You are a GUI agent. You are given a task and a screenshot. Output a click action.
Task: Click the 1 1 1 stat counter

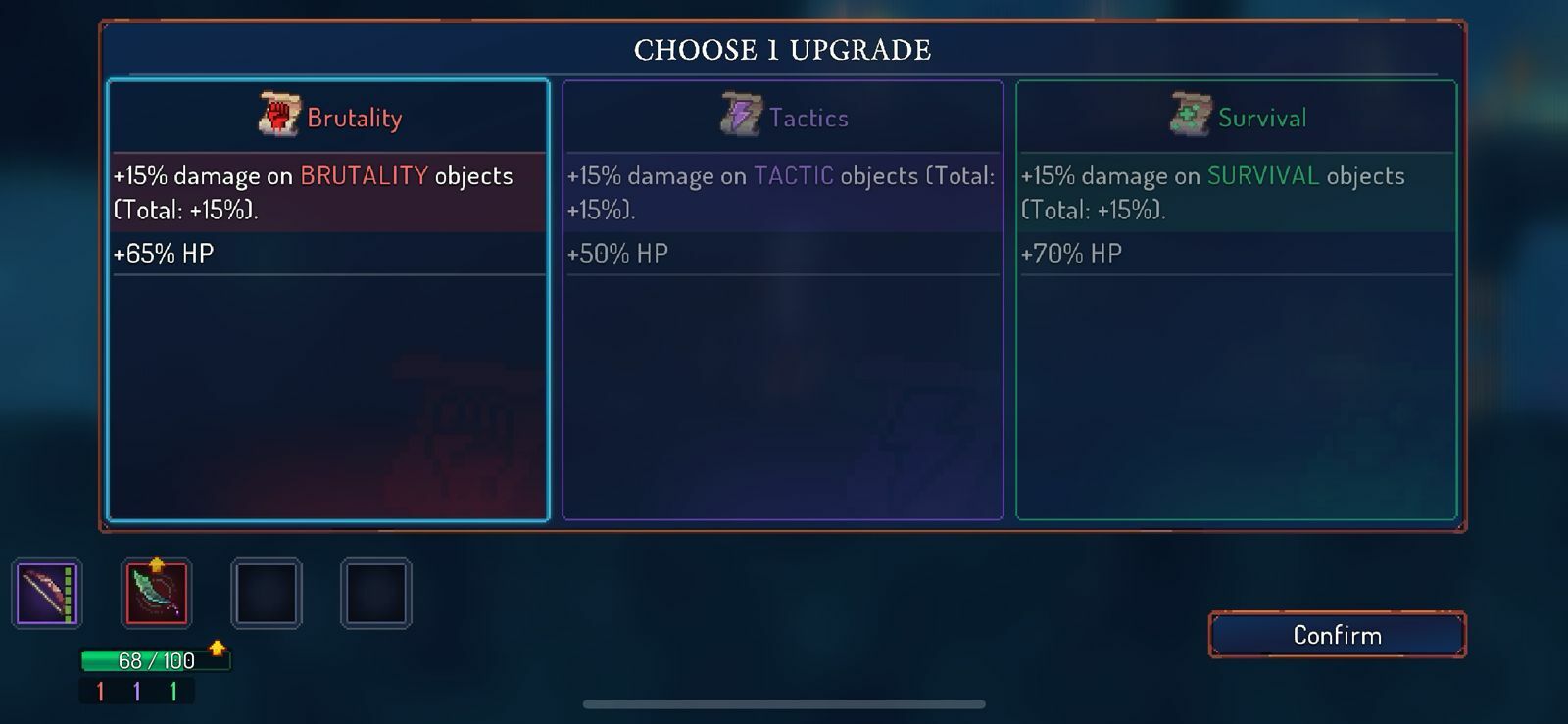(x=135, y=689)
